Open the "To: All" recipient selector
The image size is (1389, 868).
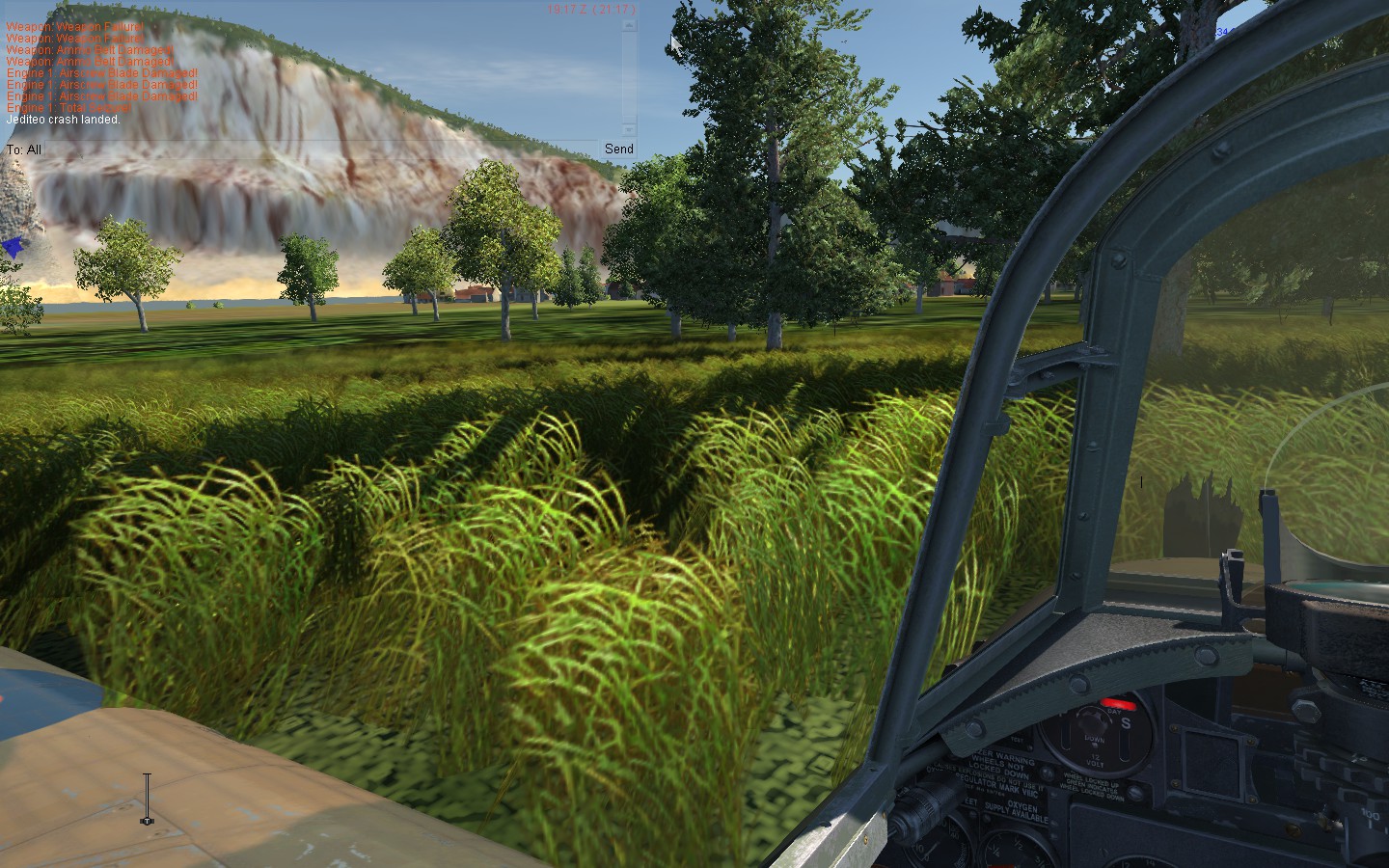click(x=24, y=149)
